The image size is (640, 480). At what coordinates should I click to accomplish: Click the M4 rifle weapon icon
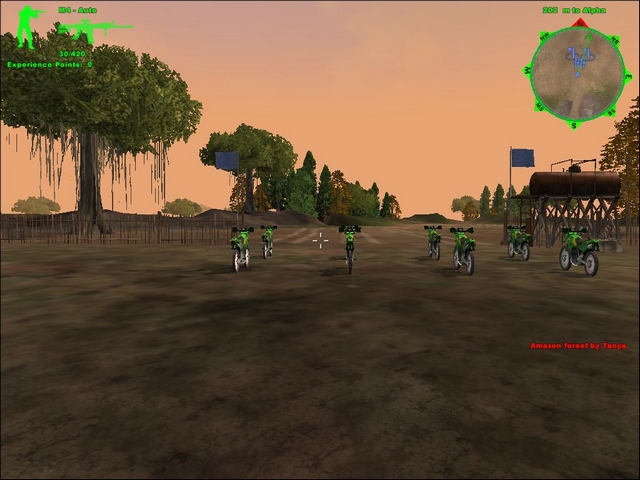click(x=93, y=32)
